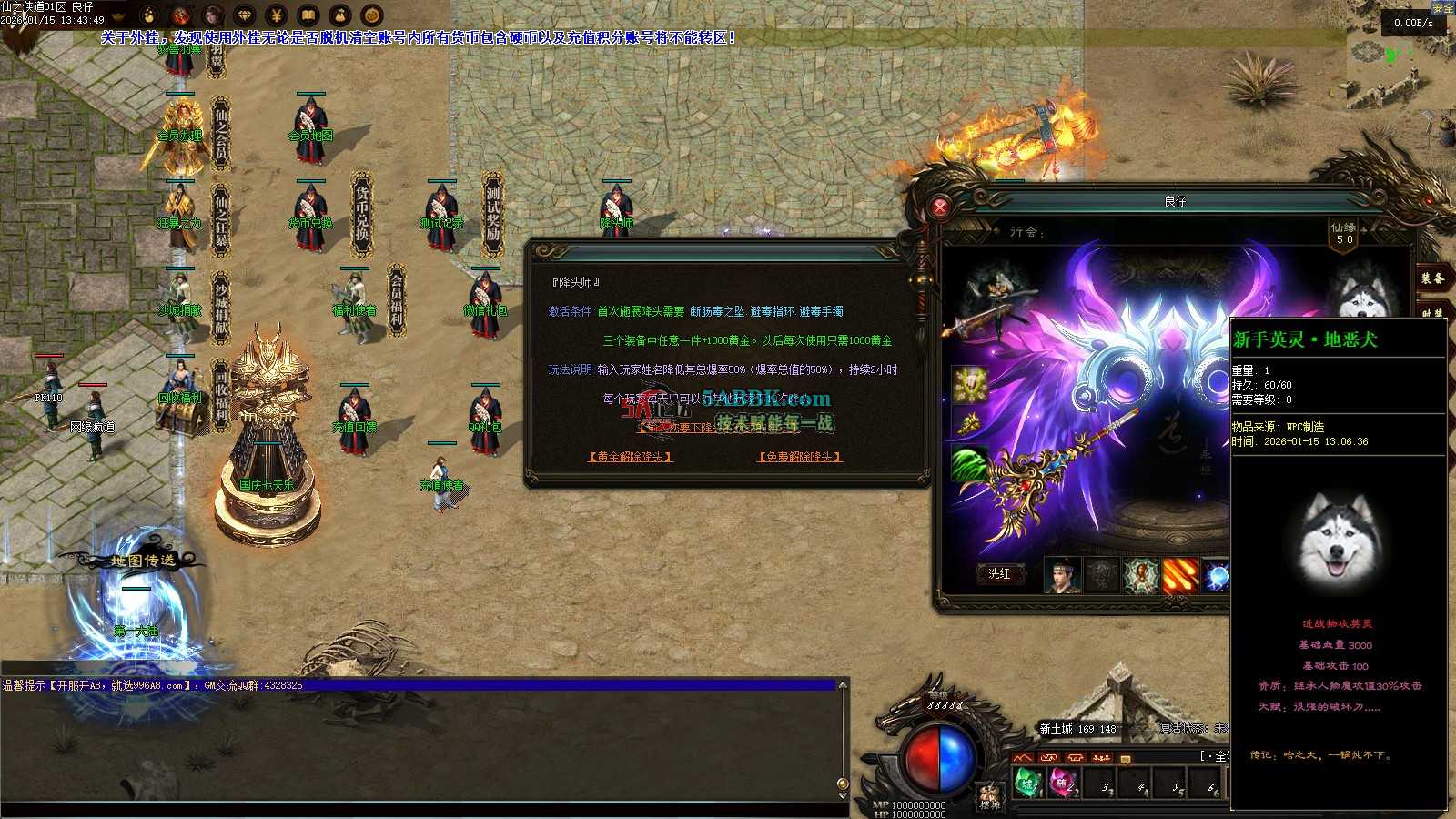Viewport: 1456px width, 819px height.
Task: Click the pumpkin icon in the top bar
Action: pyautogui.click(x=371, y=15)
